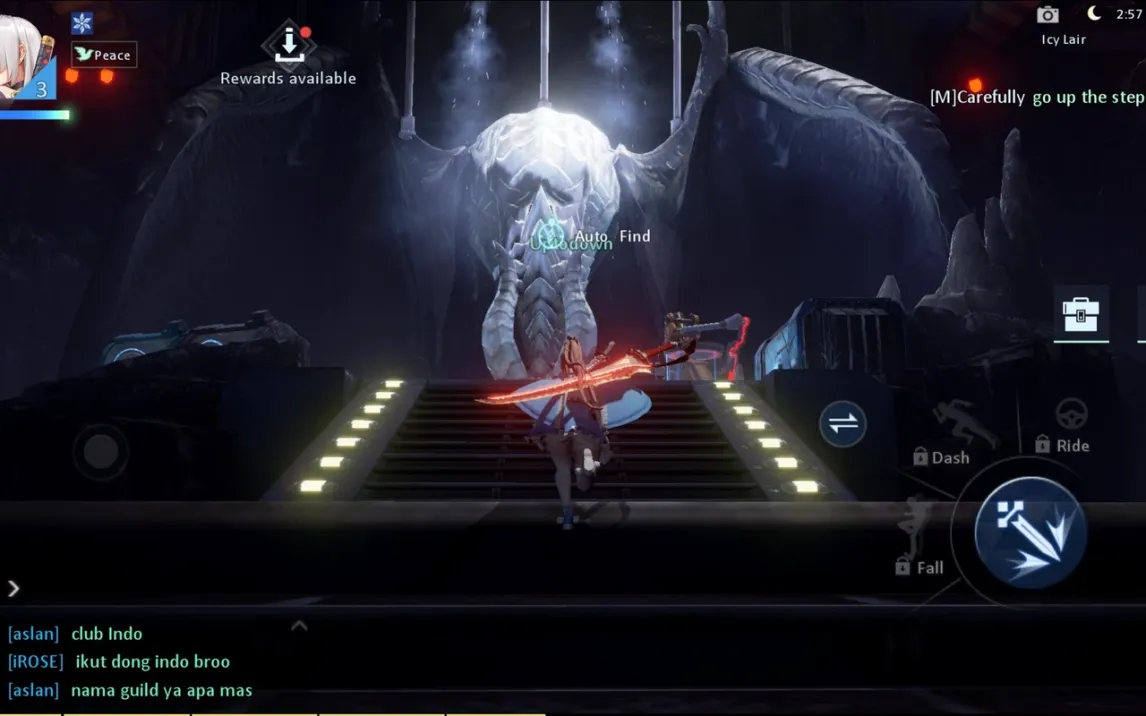Click the snowflake buff icon
1146x716 pixels.
(82, 23)
